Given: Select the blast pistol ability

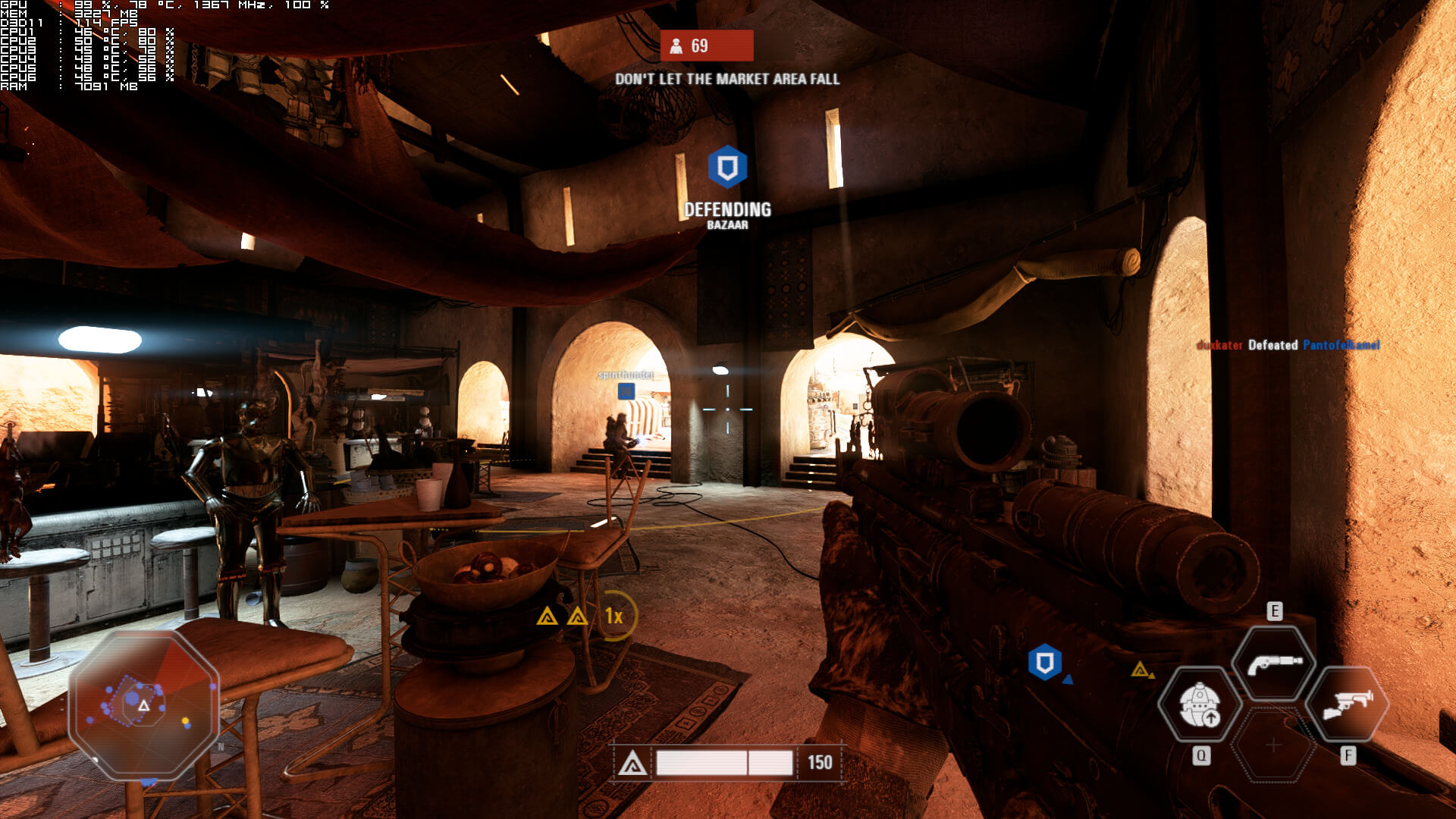Looking at the screenshot, I should 1274,664.
